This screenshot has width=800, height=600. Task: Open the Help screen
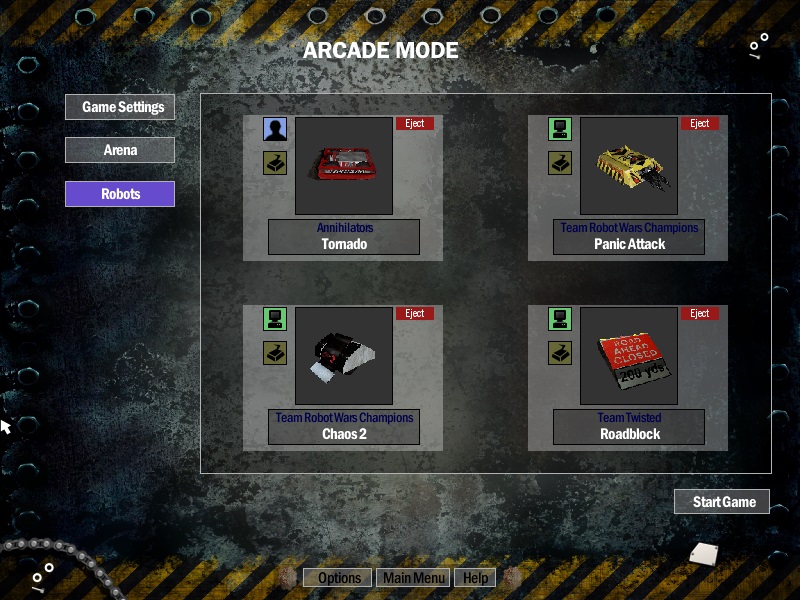click(x=475, y=578)
